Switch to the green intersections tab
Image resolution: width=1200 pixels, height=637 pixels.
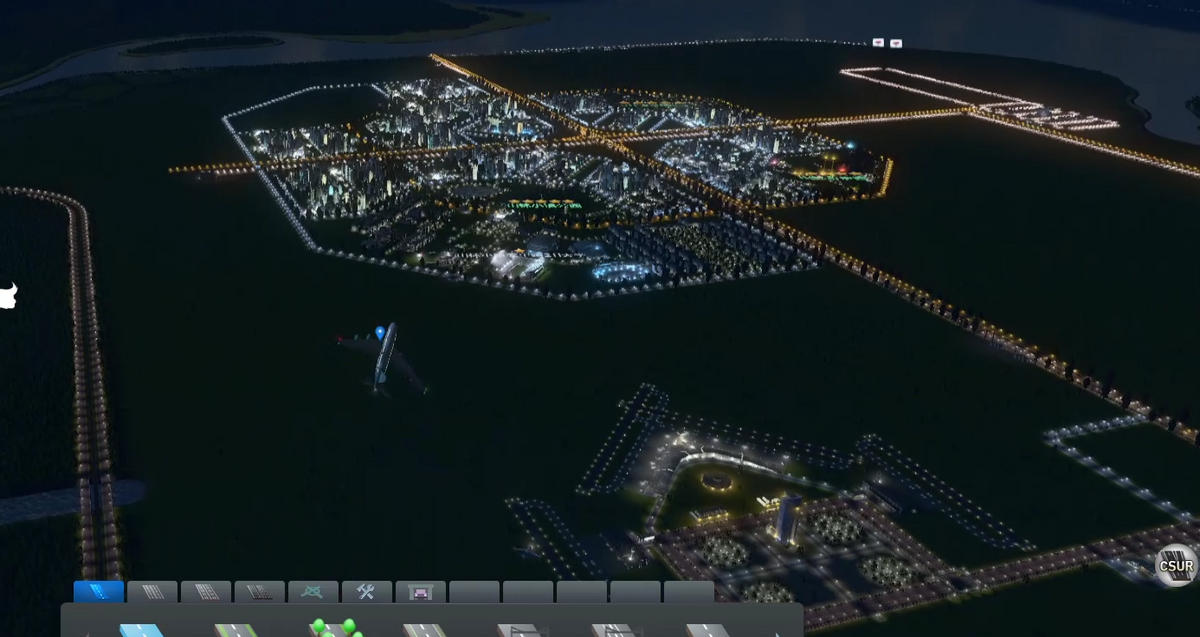point(313,591)
